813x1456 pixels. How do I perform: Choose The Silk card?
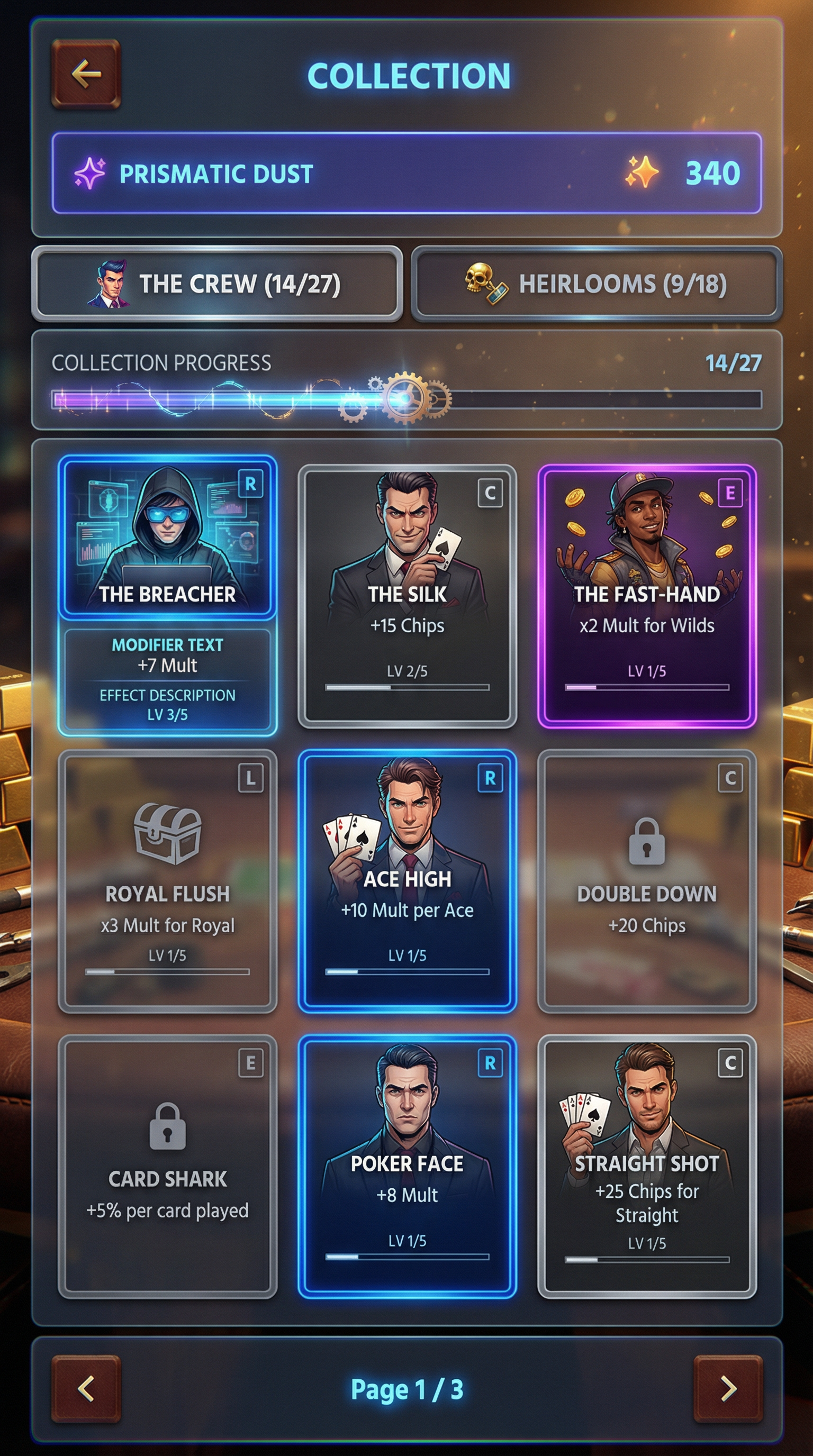pyautogui.click(x=407, y=596)
